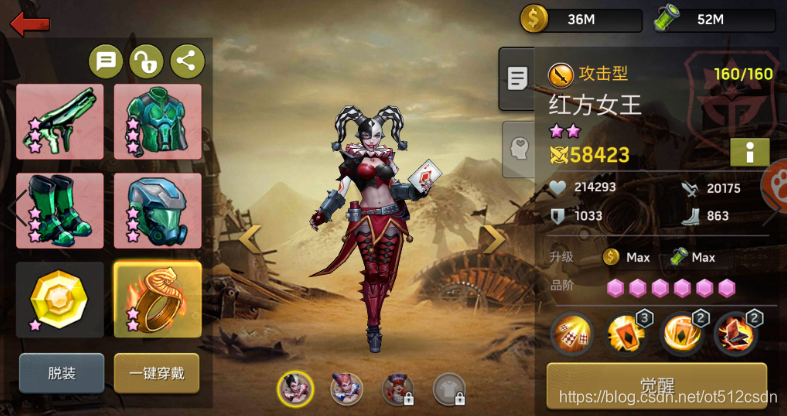The image size is (787, 416).
Task: Go back with the red arrow
Action: point(29,21)
